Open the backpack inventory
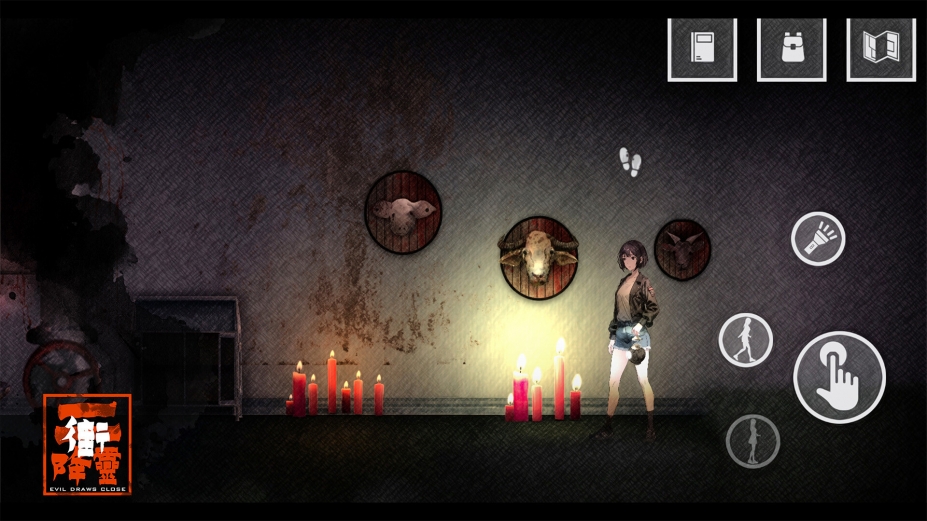This screenshot has height=521, width=927. click(x=791, y=48)
